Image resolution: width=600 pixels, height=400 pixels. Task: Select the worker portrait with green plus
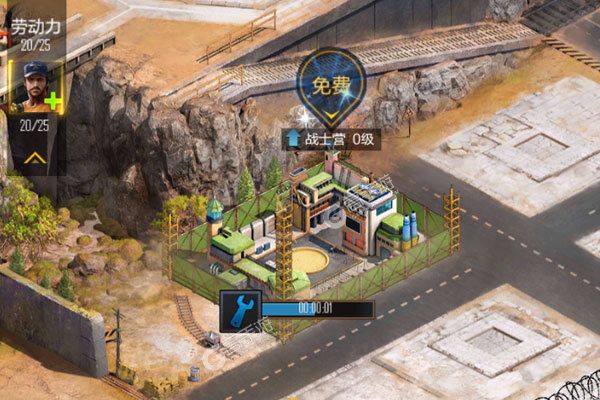[x=35, y=89]
